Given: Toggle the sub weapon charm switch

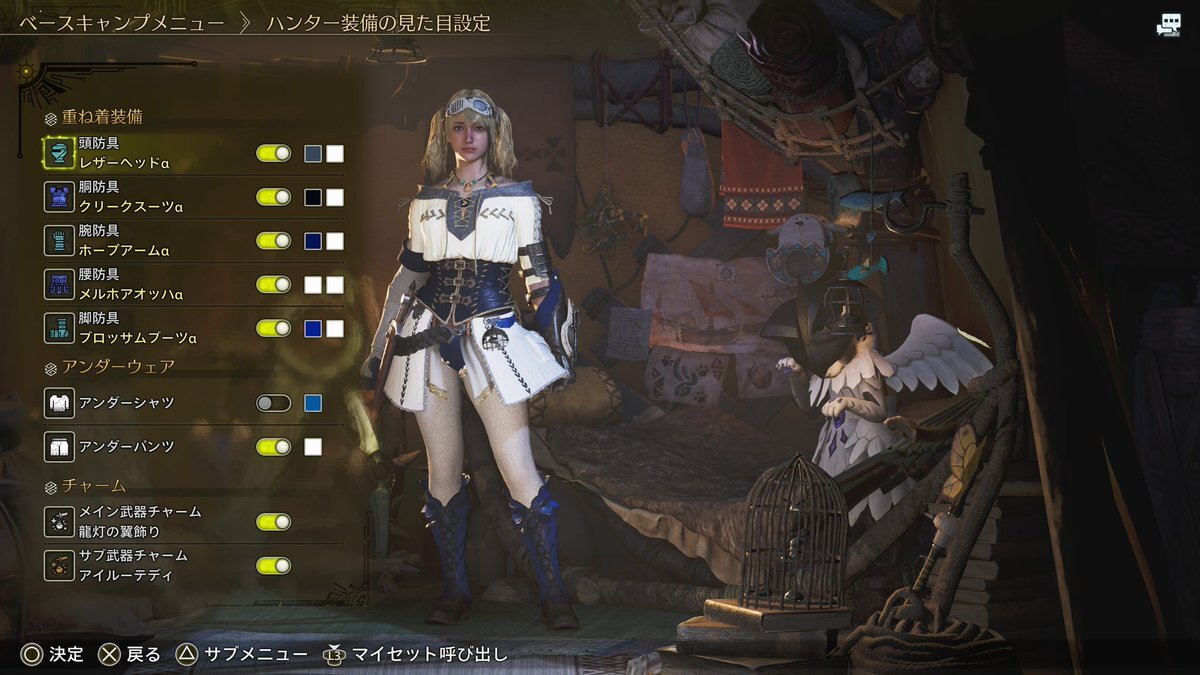Looking at the screenshot, I should 273,565.
